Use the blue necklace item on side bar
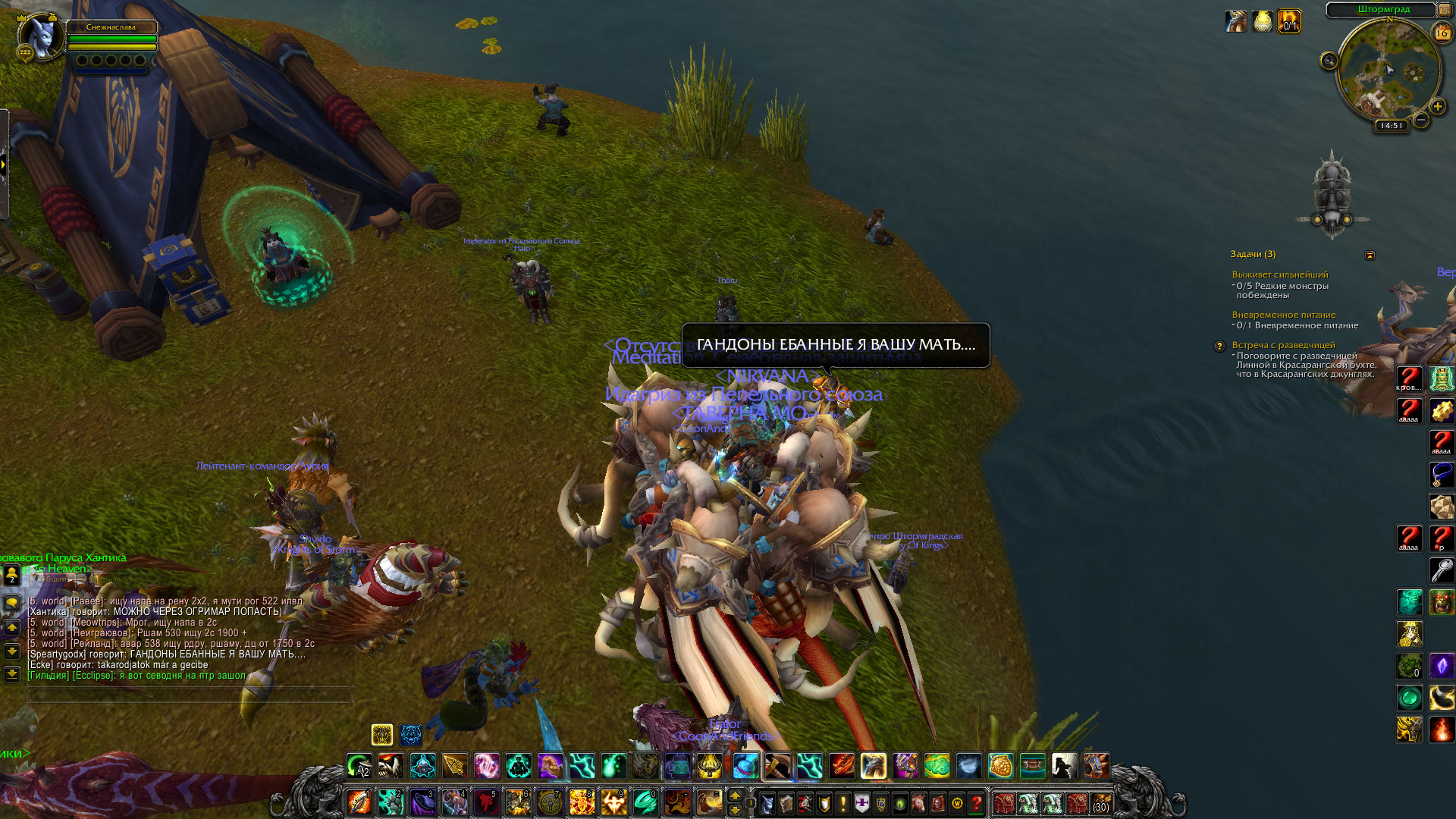Viewport: 1456px width, 819px height. 1442,475
